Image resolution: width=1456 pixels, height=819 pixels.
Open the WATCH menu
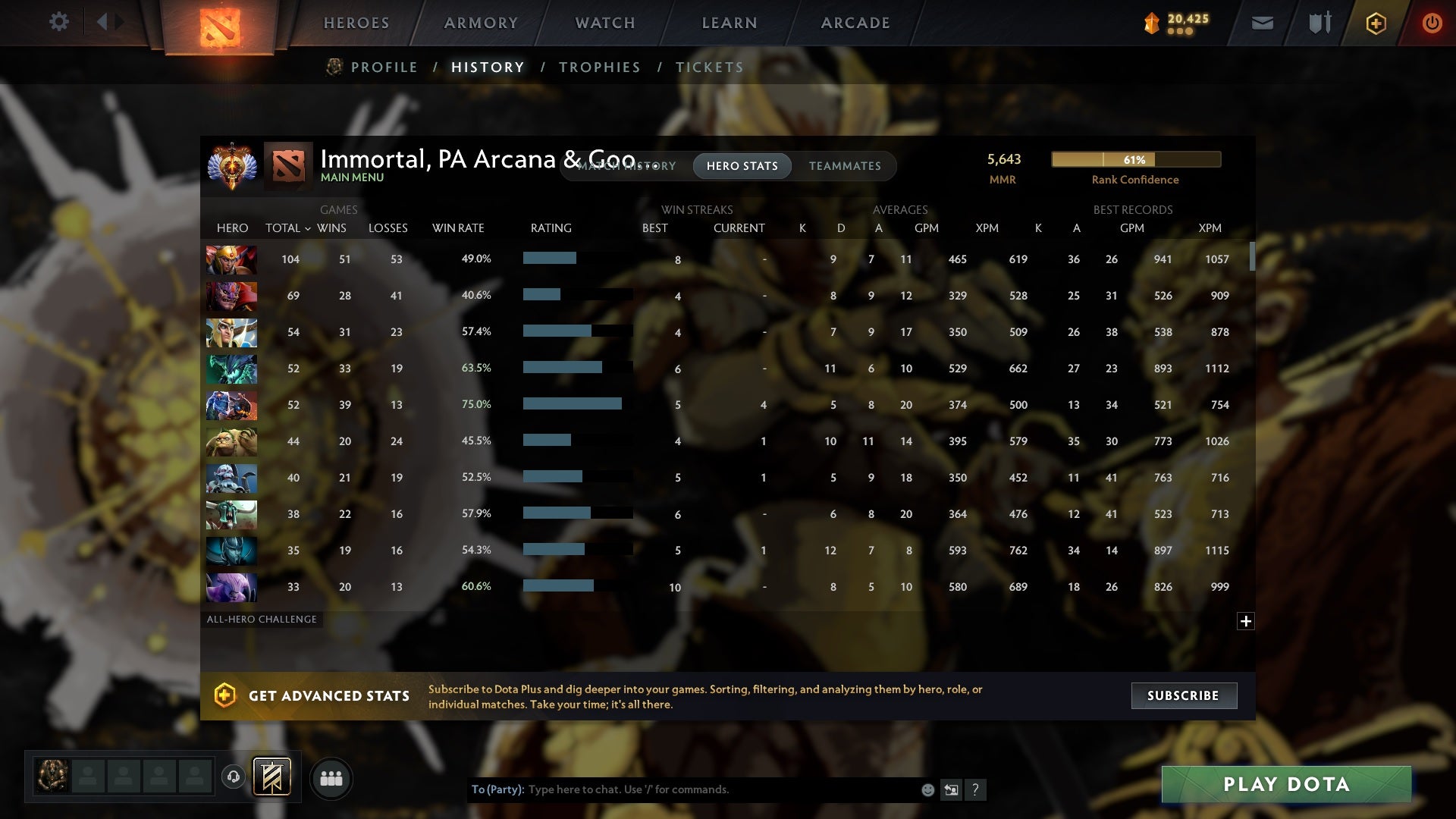(604, 23)
